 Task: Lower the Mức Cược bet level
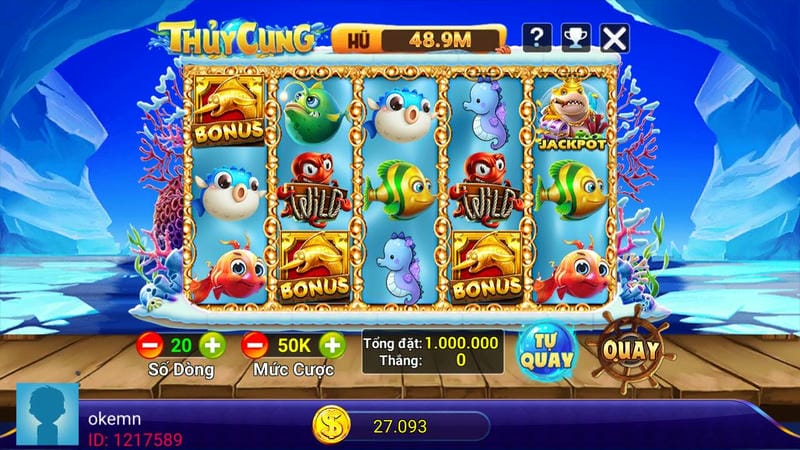255,345
